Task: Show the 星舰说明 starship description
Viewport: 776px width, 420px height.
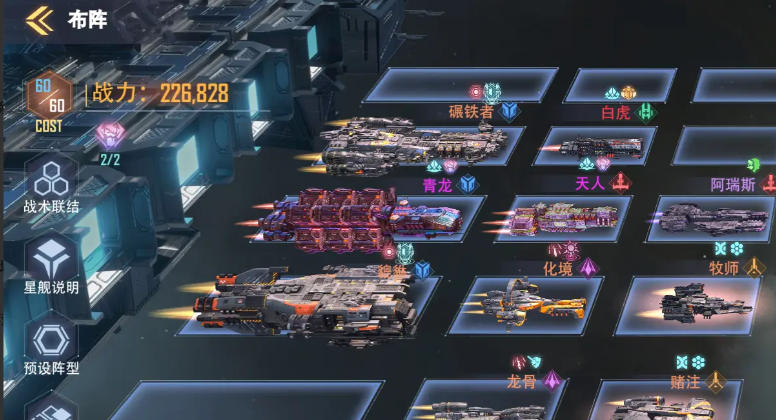Action: tap(51, 264)
